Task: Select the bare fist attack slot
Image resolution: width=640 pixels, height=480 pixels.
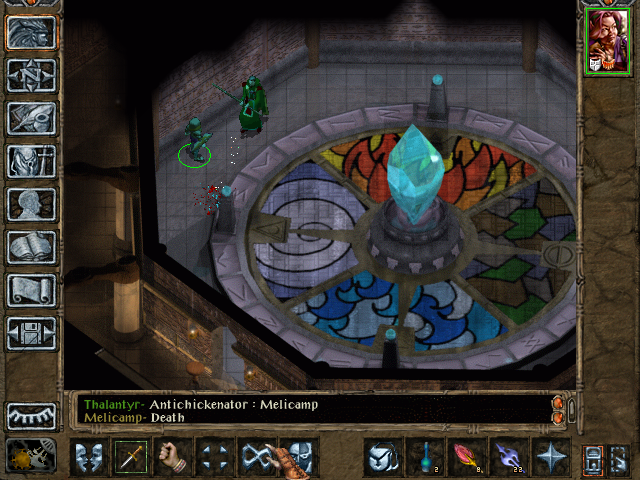Action: tap(174, 457)
